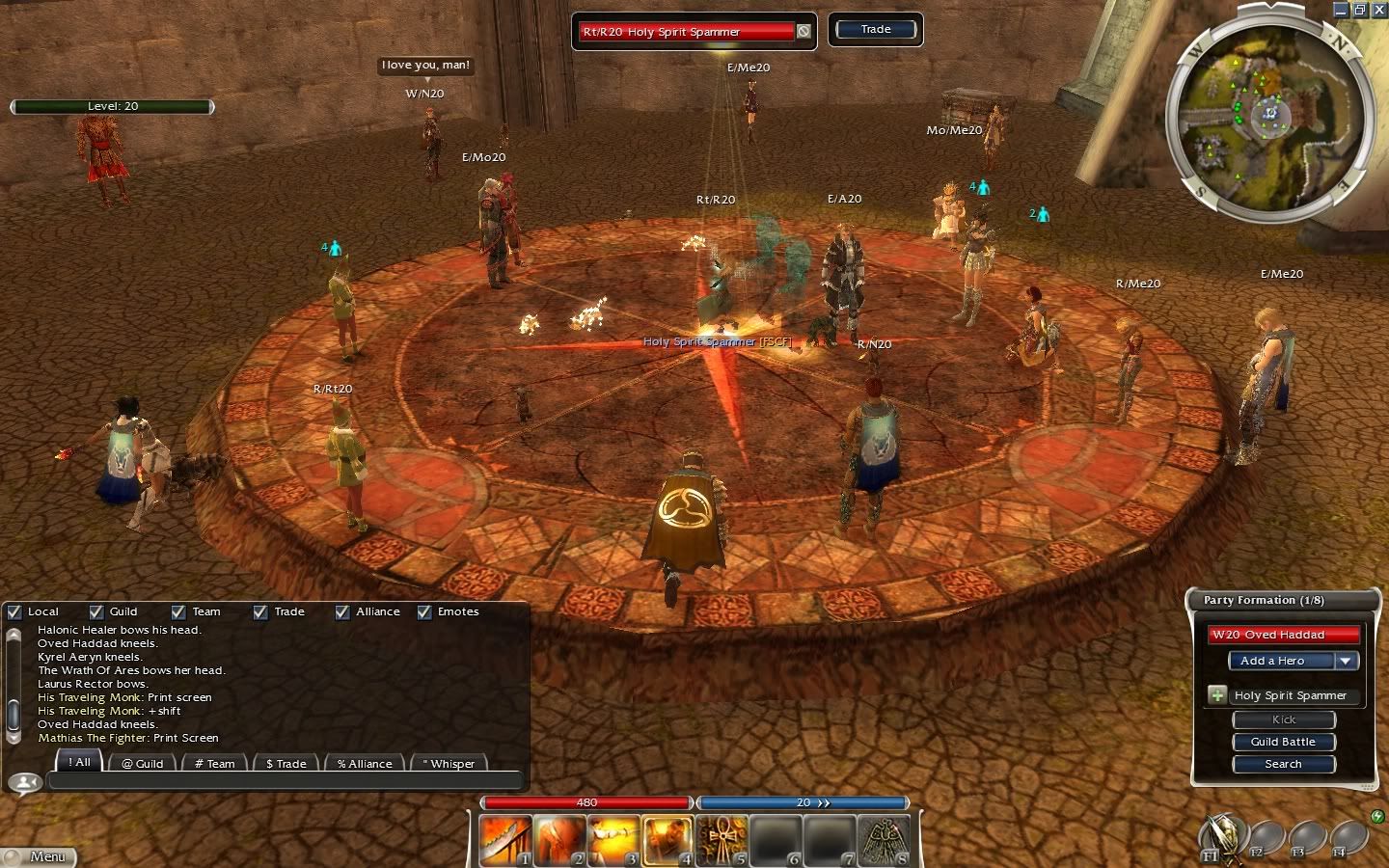Open the Add a Hero dropdown
This screenshot has width=1389, height=868.
point(1347,661)
